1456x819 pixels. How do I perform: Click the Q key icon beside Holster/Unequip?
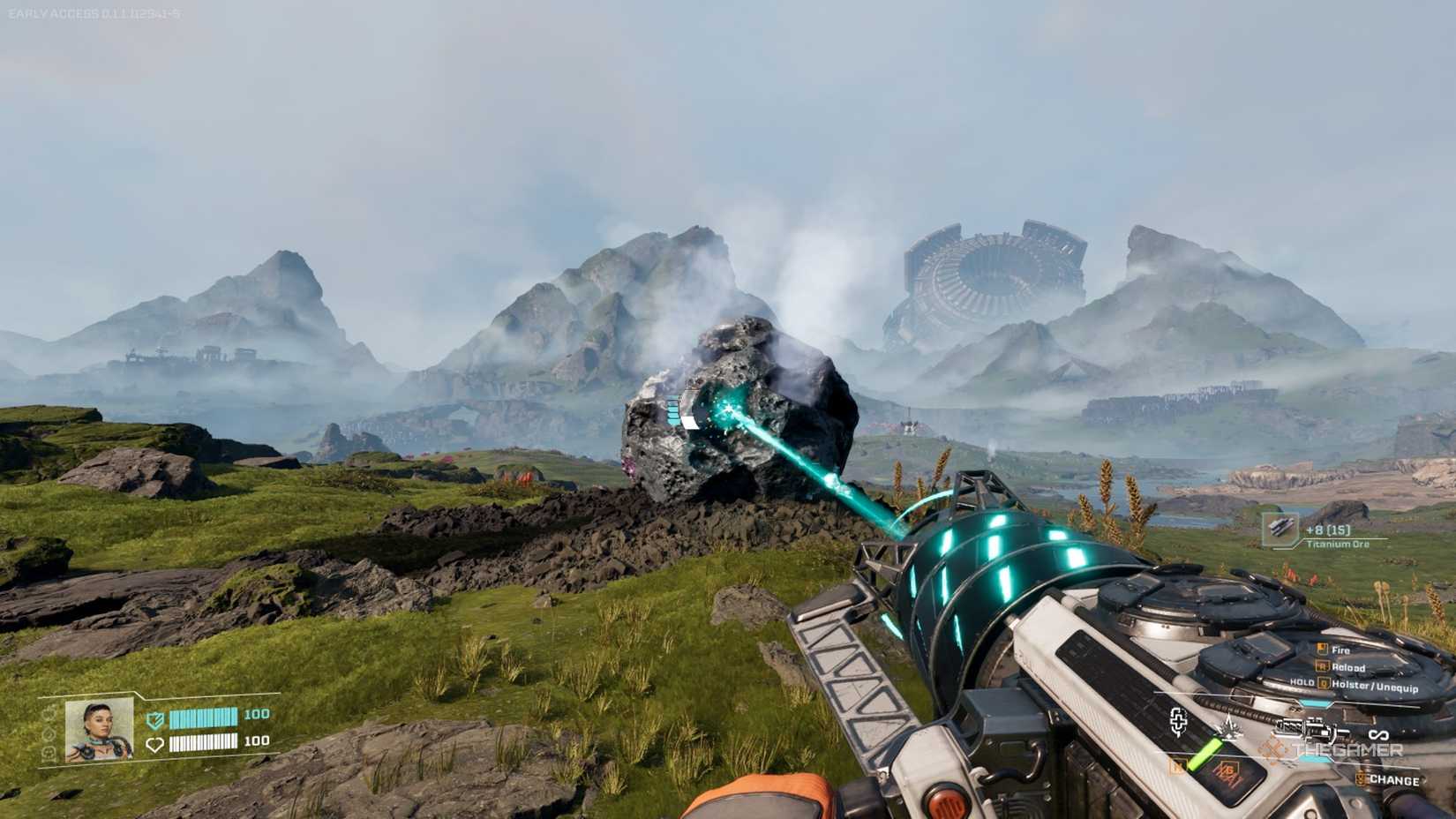[x=1323, y=683]
